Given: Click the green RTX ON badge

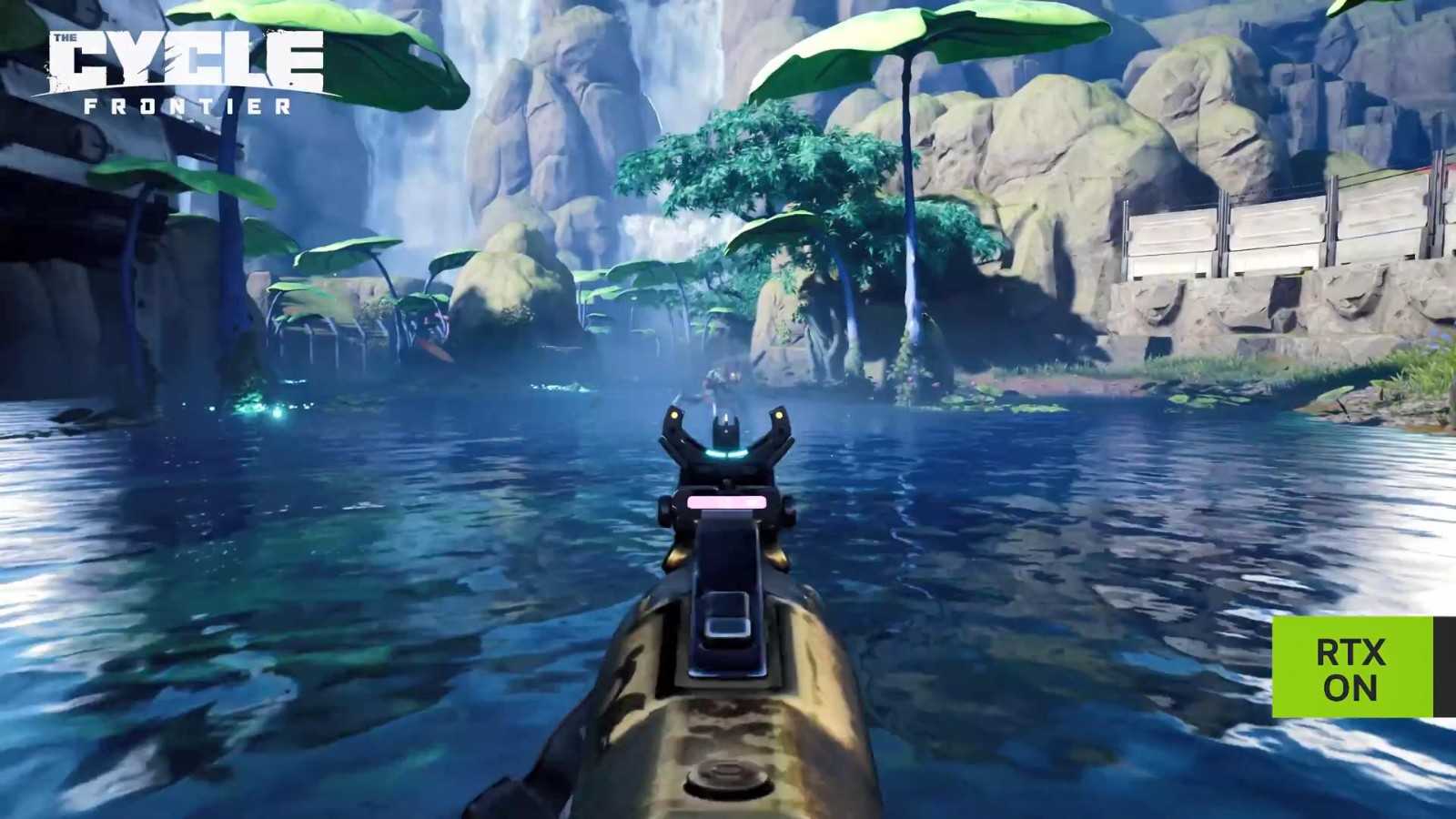Looking at the screenshot, I should pyautogui.click(x=1351, y=667).
